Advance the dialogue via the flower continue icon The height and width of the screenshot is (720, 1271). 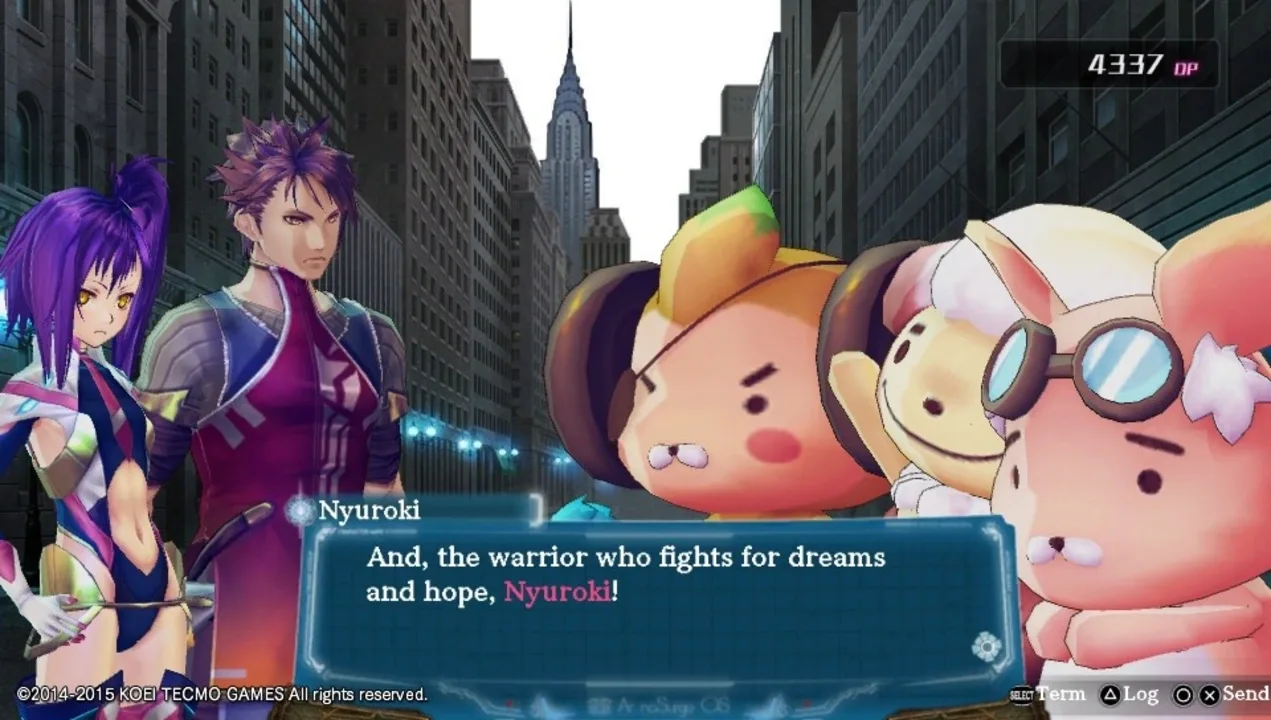[986, 647]
